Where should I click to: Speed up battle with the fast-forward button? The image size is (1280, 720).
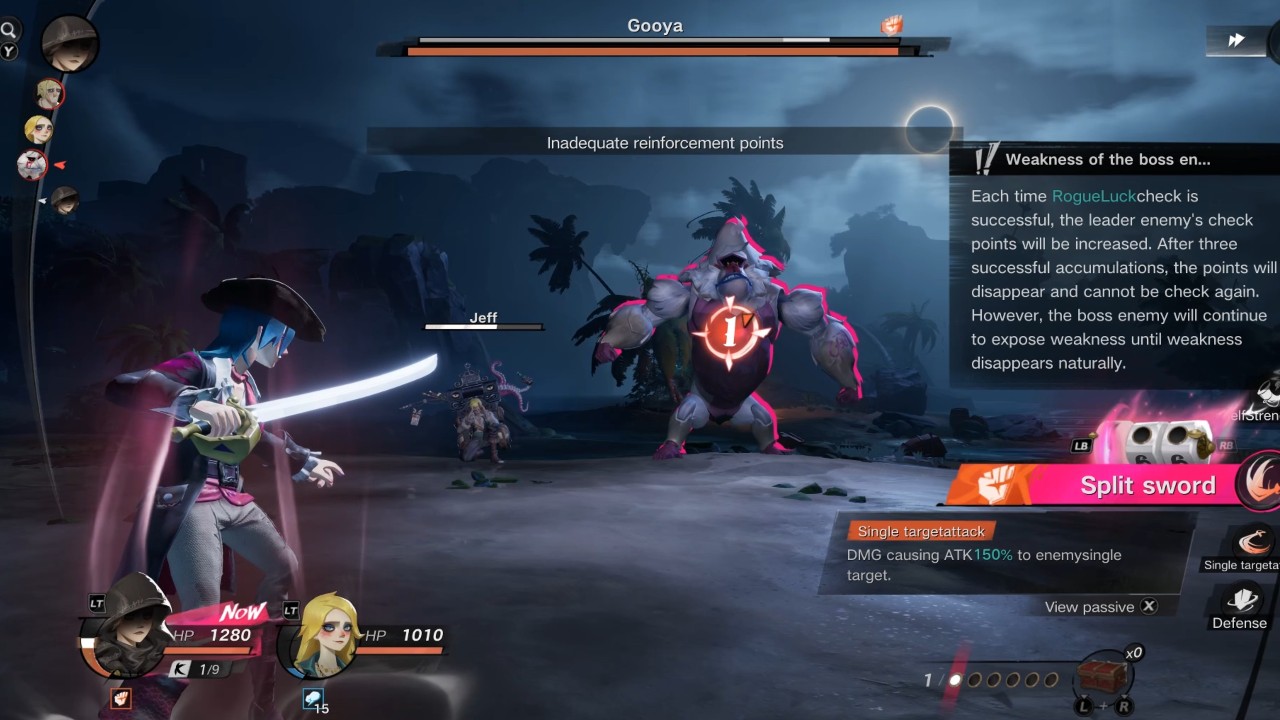(x=1237, y=40)
